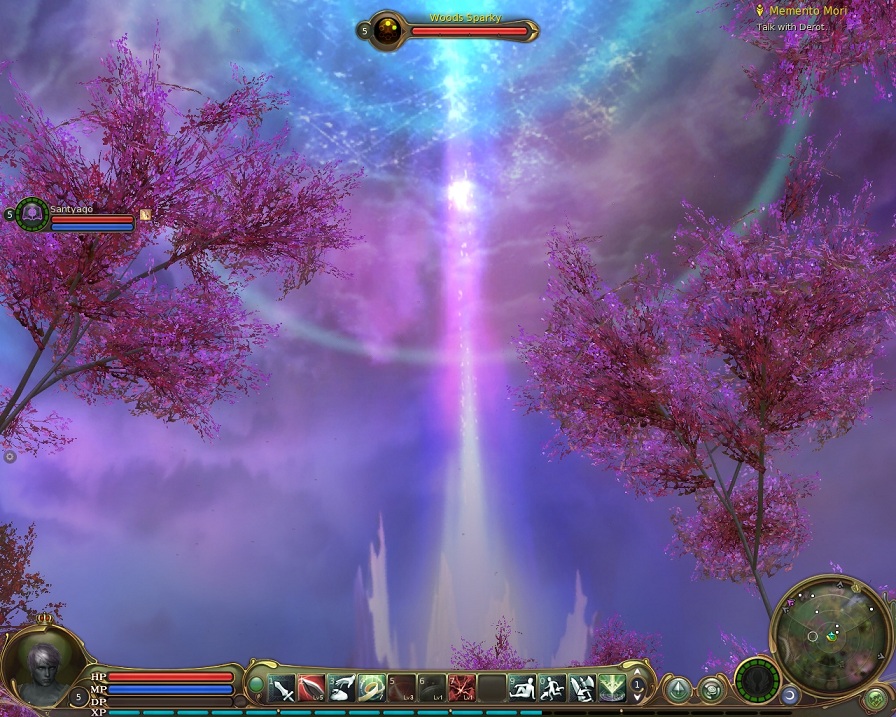This screenshot has height=717, width=896.
Task: Activate the sword attack skill in slot 1
Action: [283, 688]
